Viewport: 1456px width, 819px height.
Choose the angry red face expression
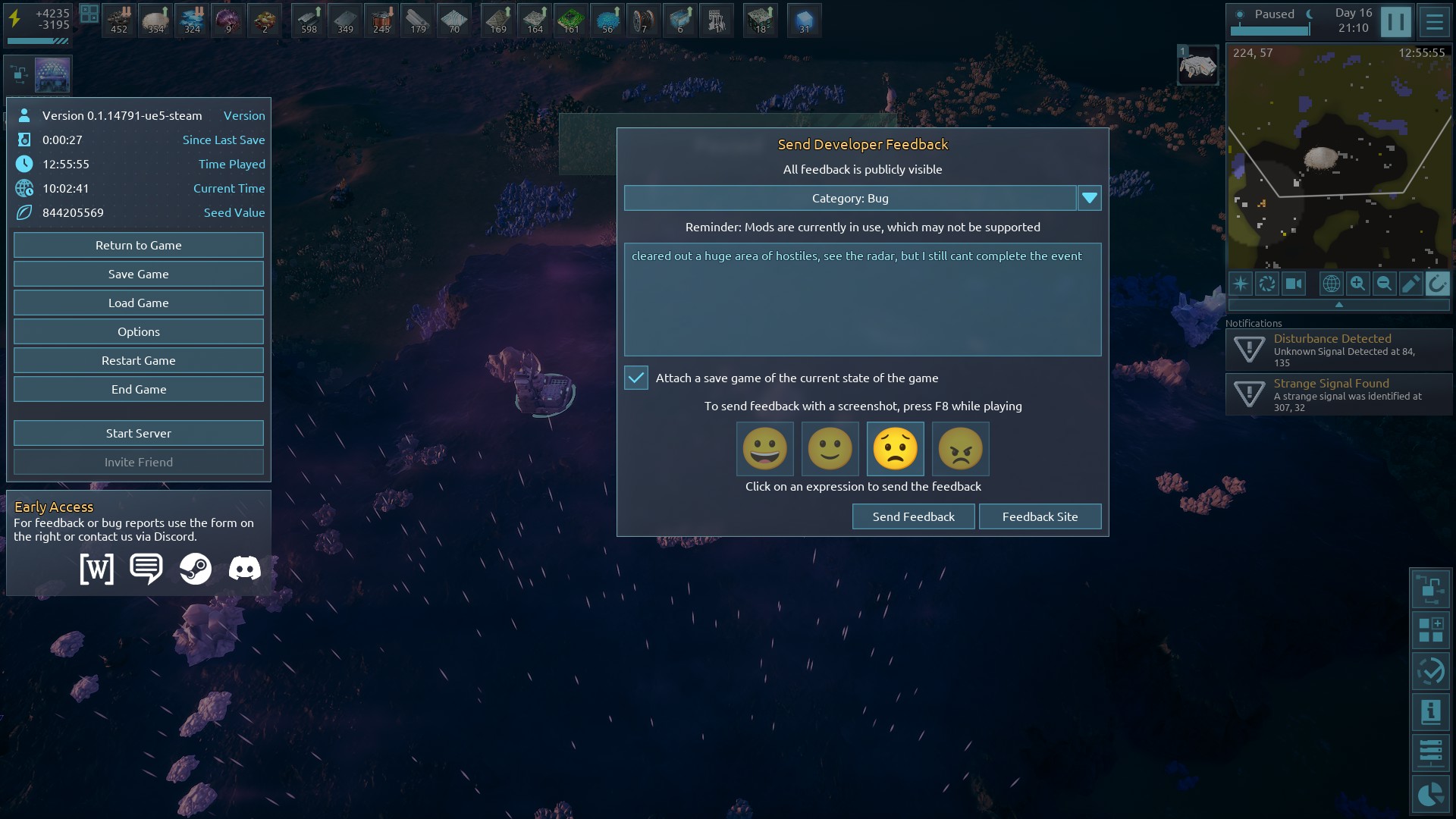click(x=960, y=448)
